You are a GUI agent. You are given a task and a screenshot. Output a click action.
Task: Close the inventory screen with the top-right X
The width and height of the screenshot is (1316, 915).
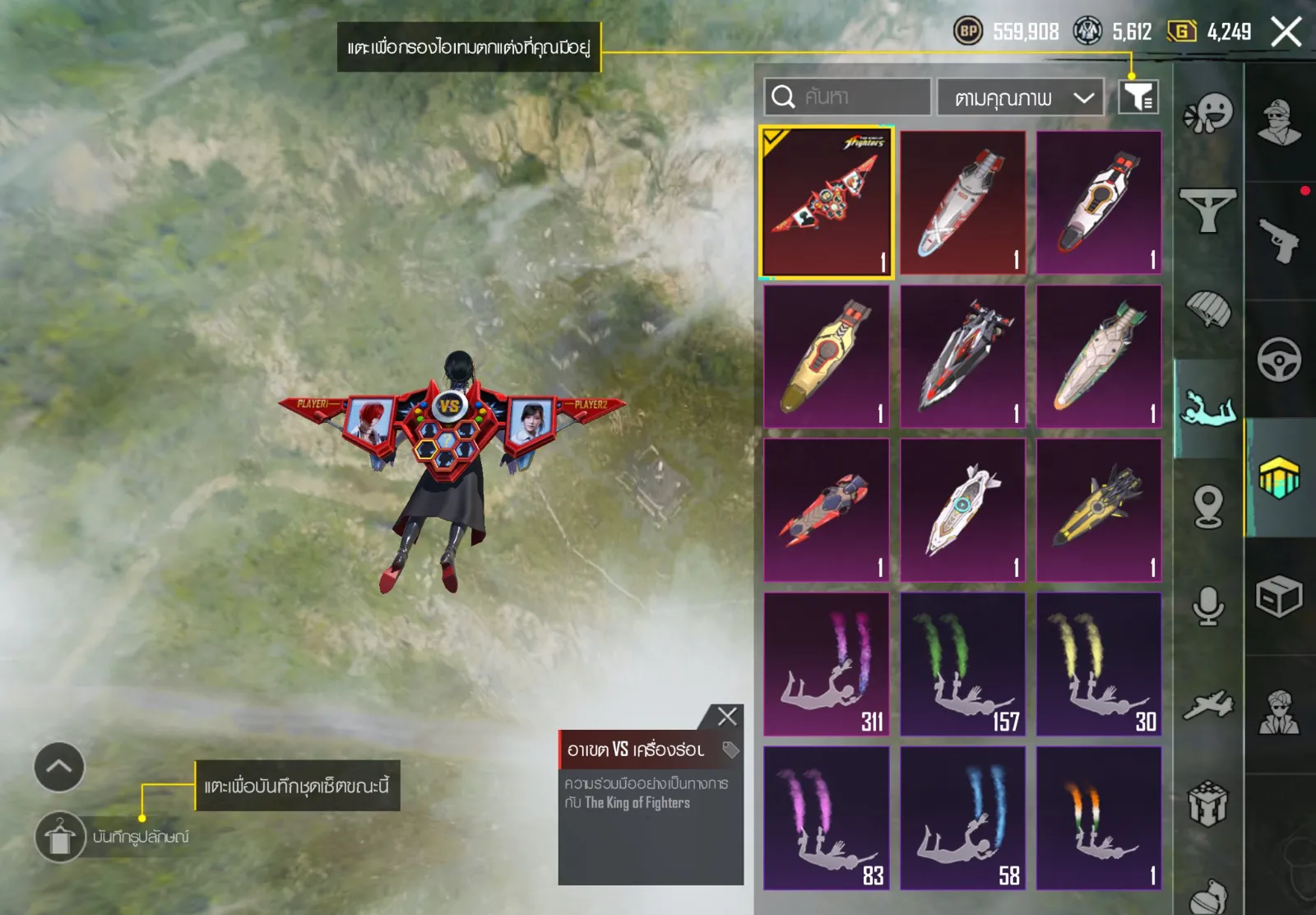click(x=1286, y=33)
